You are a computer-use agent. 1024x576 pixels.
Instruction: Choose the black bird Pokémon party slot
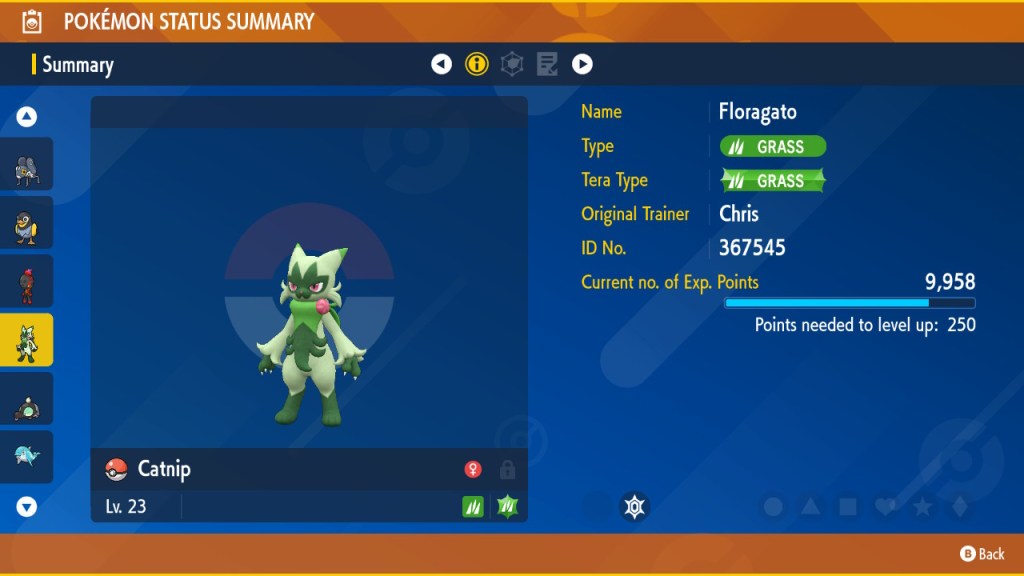(27, 224)
